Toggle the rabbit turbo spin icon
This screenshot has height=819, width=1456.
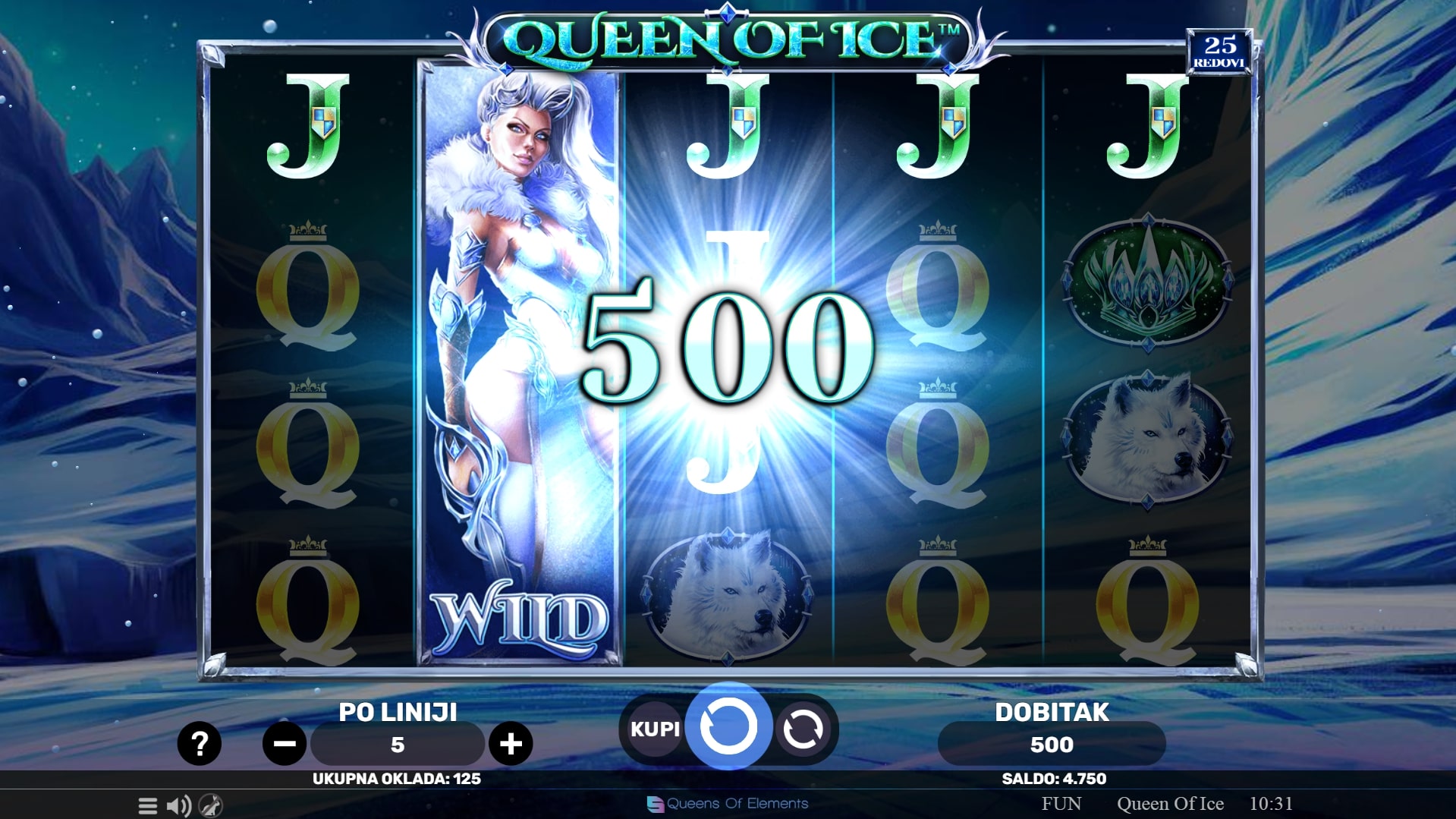tap(210, 805)
